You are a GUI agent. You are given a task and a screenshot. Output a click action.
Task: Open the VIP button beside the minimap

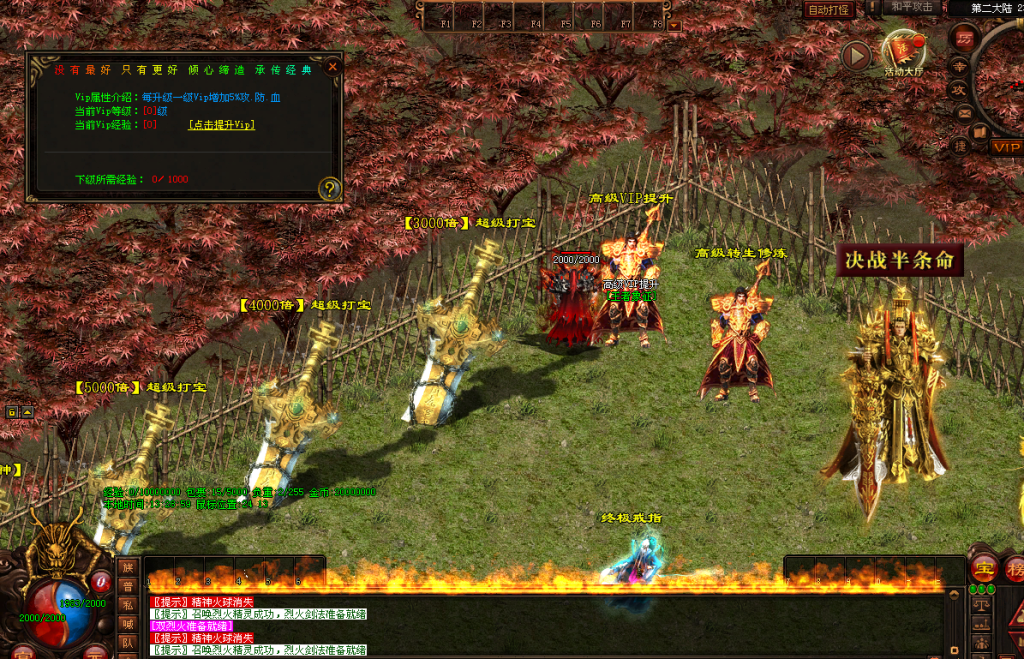(1005, 147)
